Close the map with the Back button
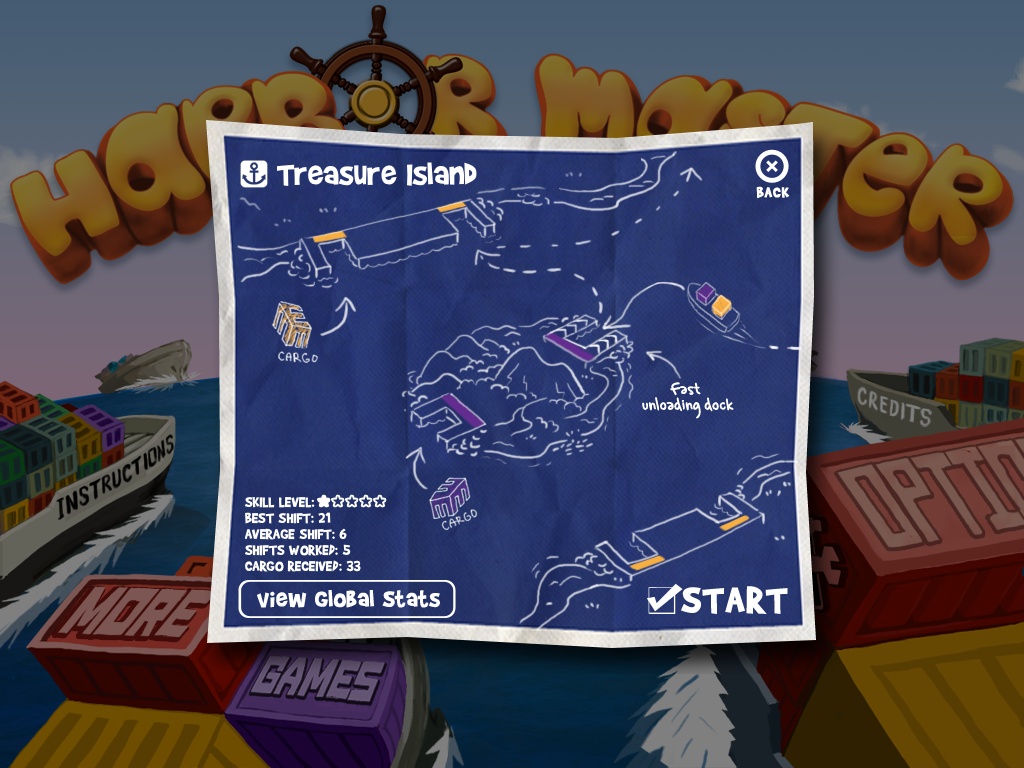This screenshot has width=1024, height=768. [x=772, y=174]
